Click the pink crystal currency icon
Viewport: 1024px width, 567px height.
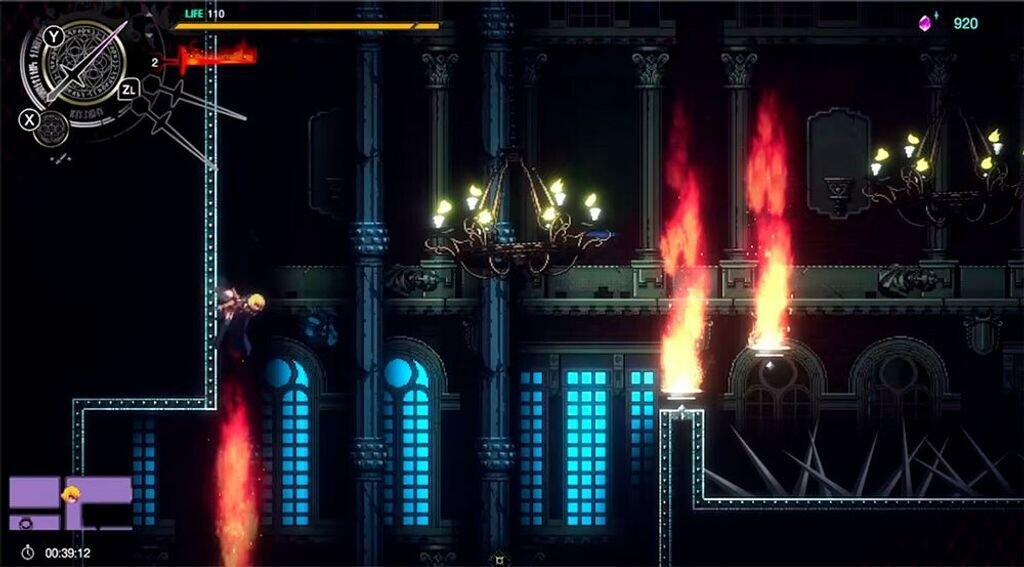(x=926, y=23)
